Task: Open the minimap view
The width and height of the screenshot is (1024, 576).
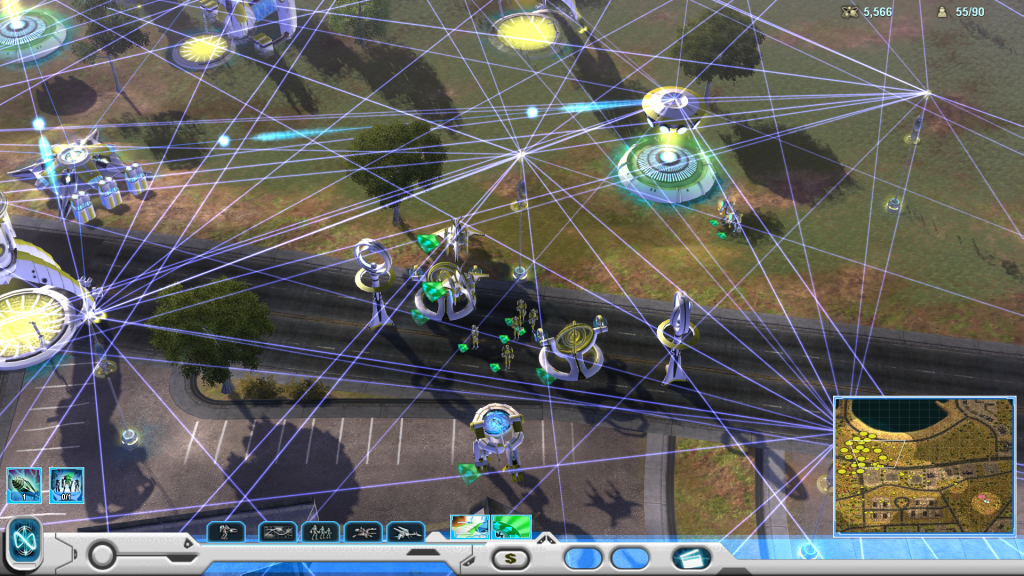Action: tap(924, 465)
